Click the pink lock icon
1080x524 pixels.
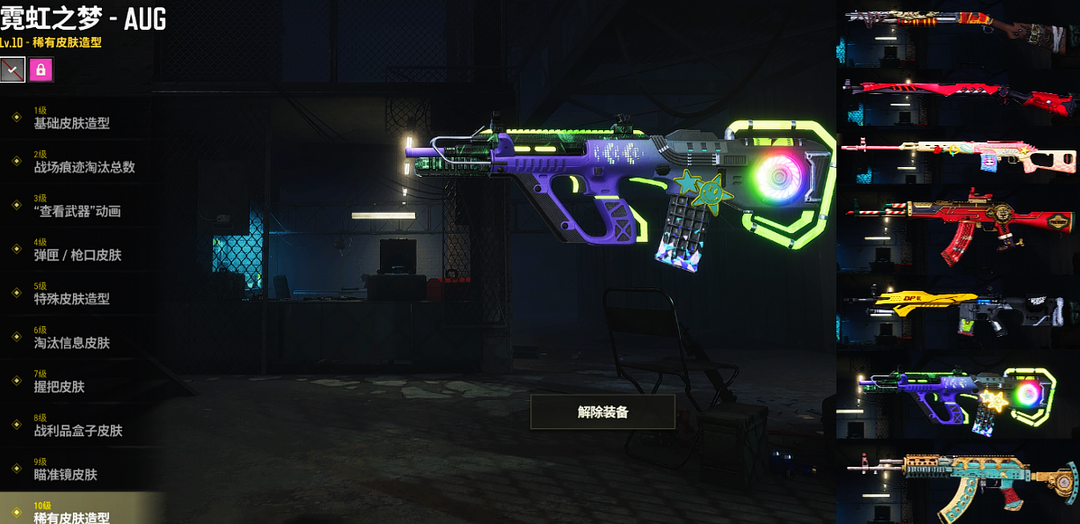[41, 70]
